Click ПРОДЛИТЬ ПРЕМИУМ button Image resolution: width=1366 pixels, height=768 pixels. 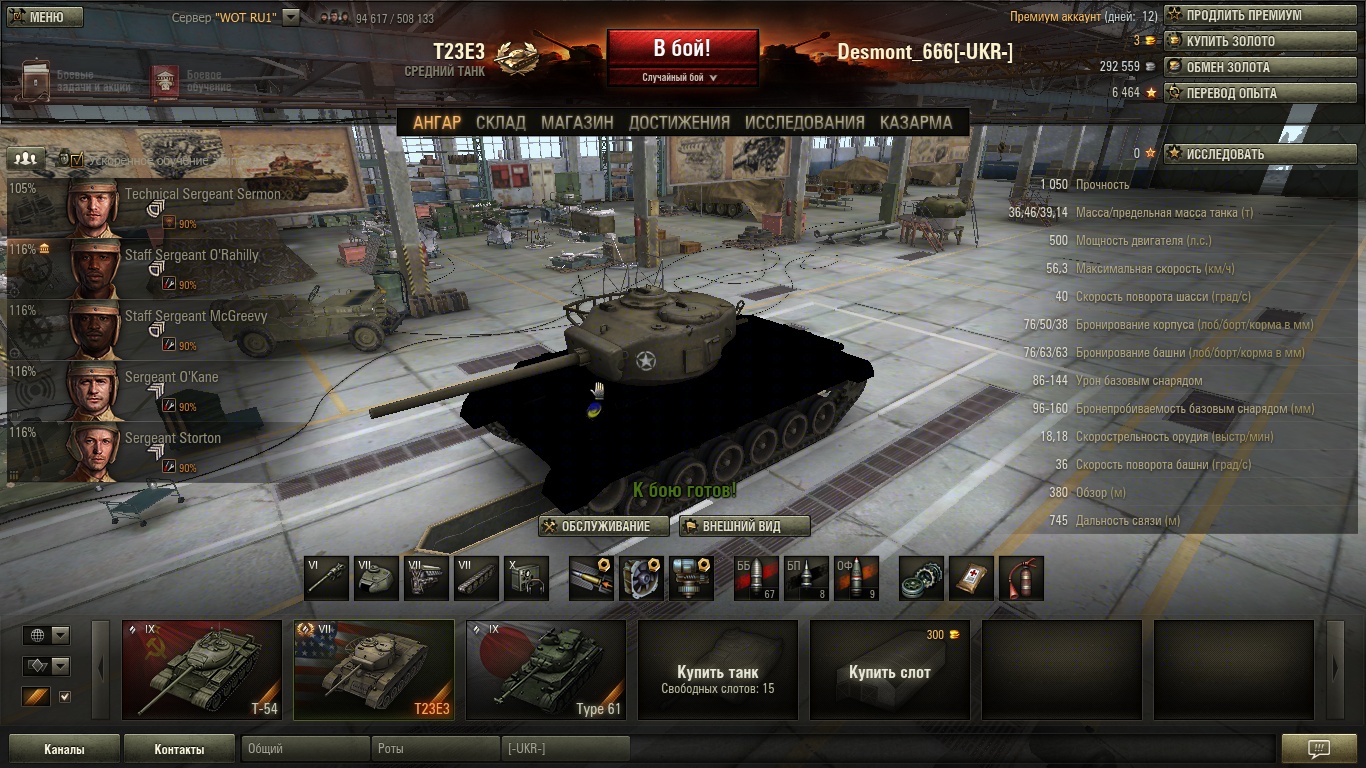click(1260, 16)
